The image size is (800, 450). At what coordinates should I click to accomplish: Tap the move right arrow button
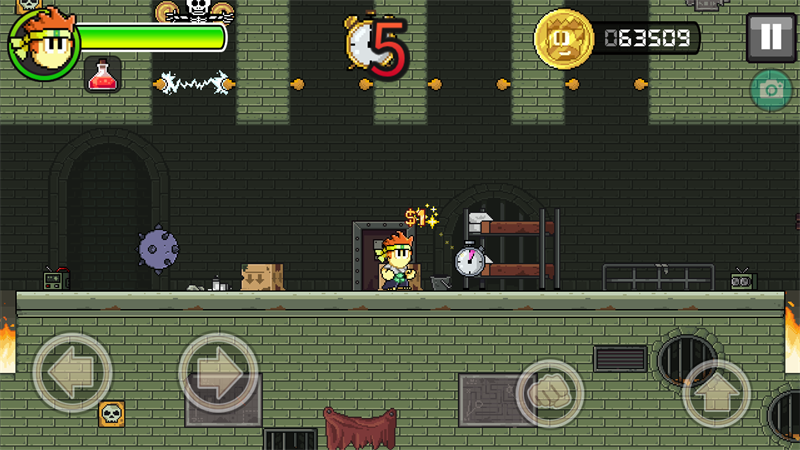pos(218,373)
